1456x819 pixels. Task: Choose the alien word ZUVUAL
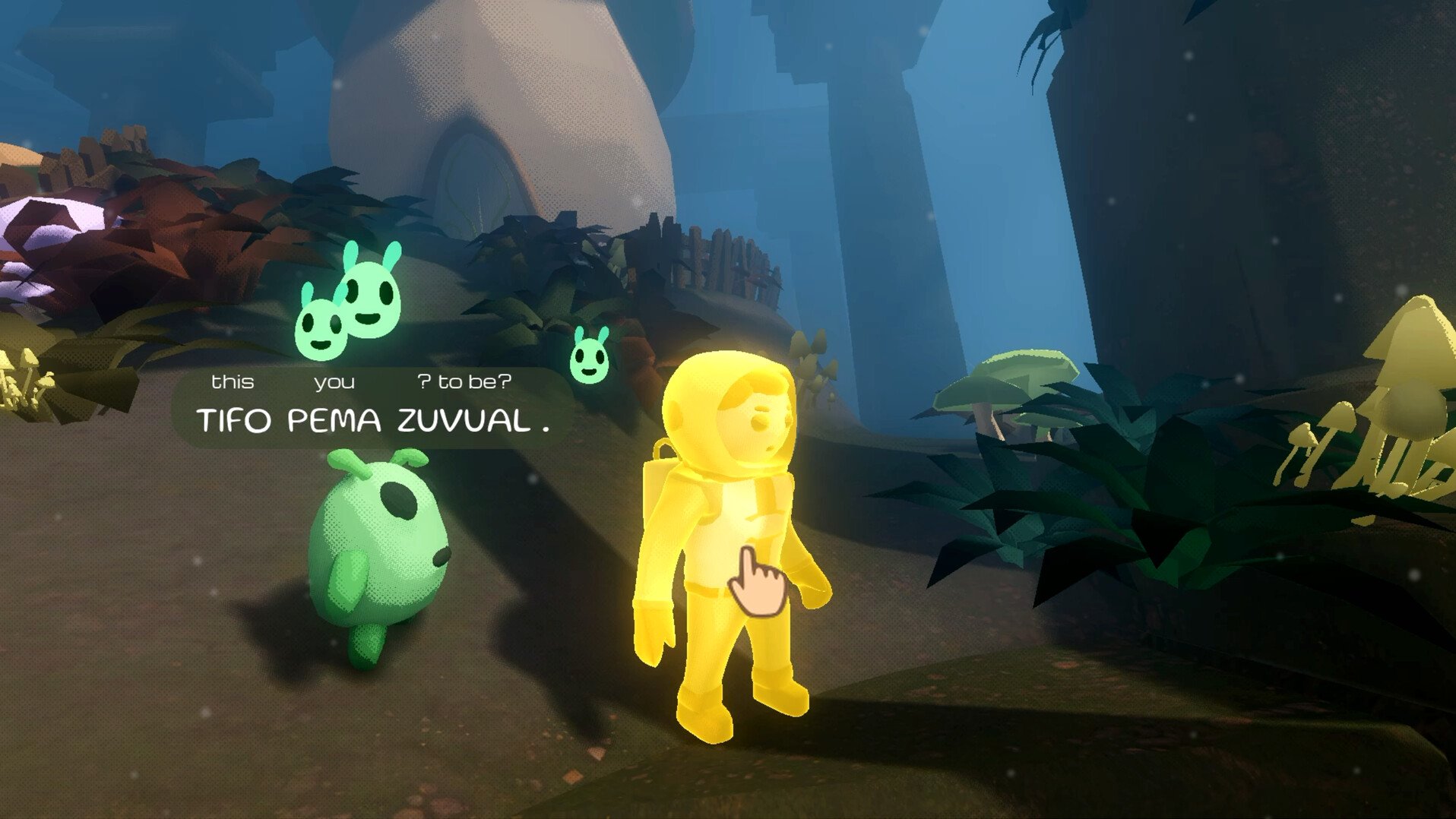pyautogui.click(x=464, y=420)
